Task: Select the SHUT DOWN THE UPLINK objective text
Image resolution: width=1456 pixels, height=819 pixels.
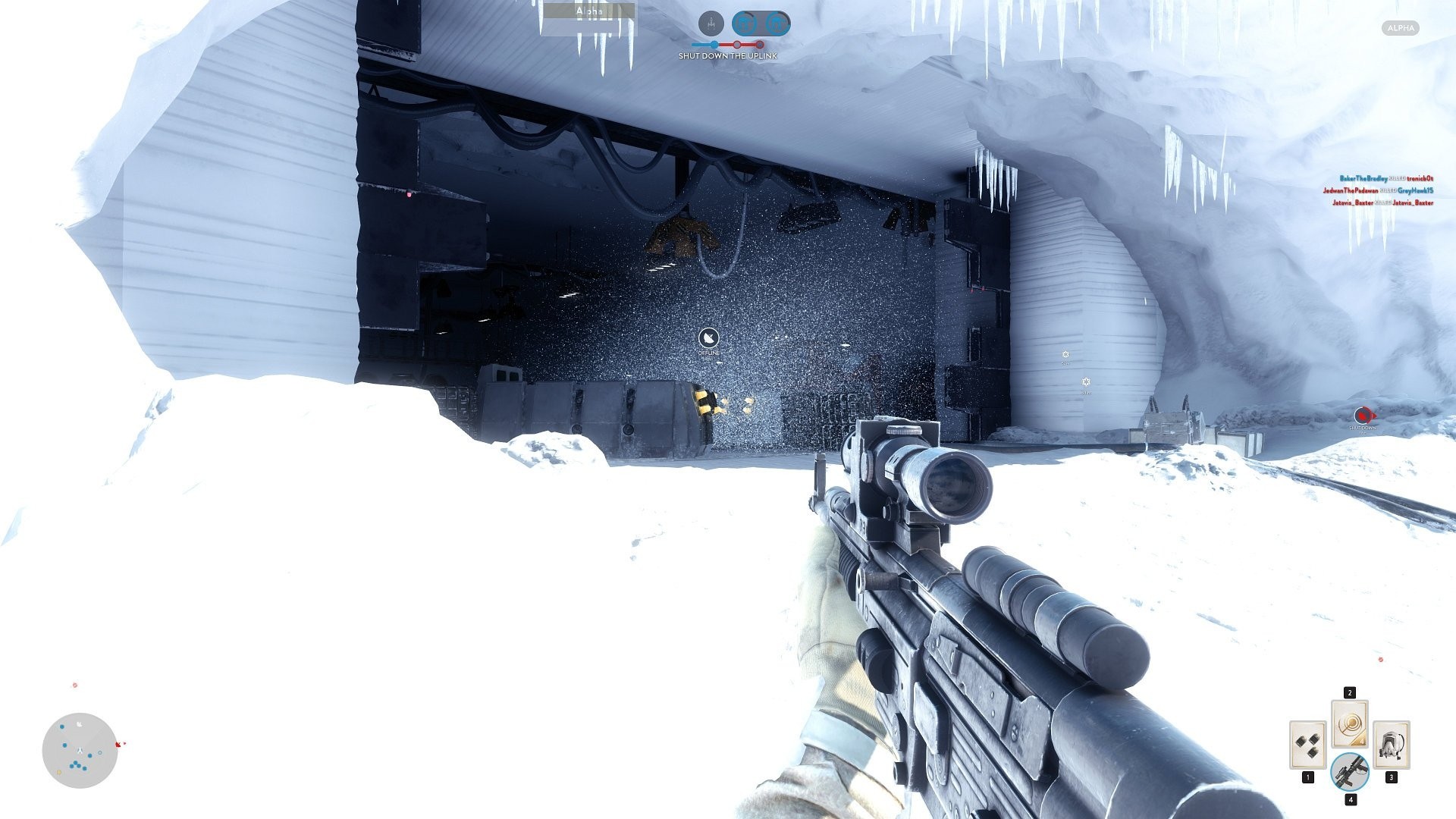Action: click(727, 55)
